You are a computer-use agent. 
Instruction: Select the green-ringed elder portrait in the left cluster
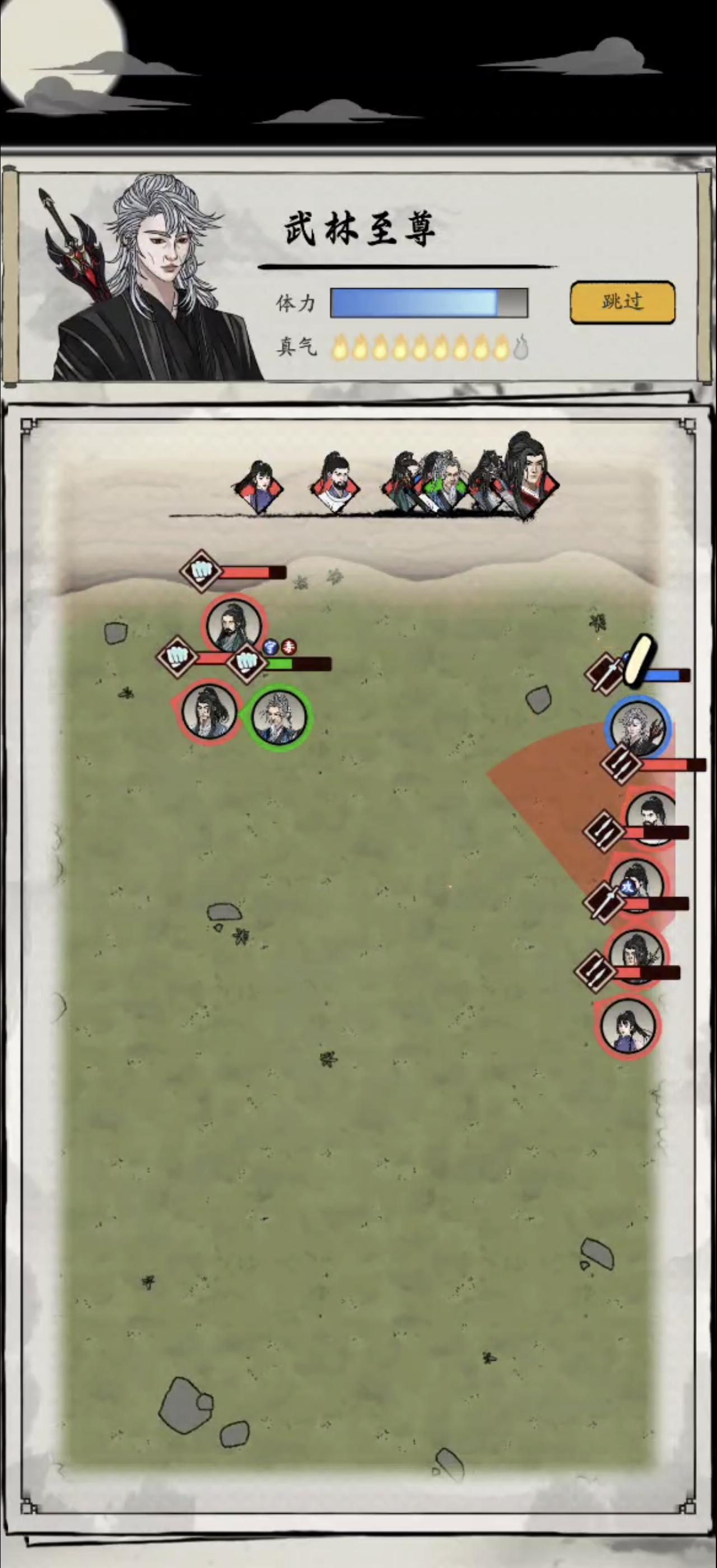[278, 715]
